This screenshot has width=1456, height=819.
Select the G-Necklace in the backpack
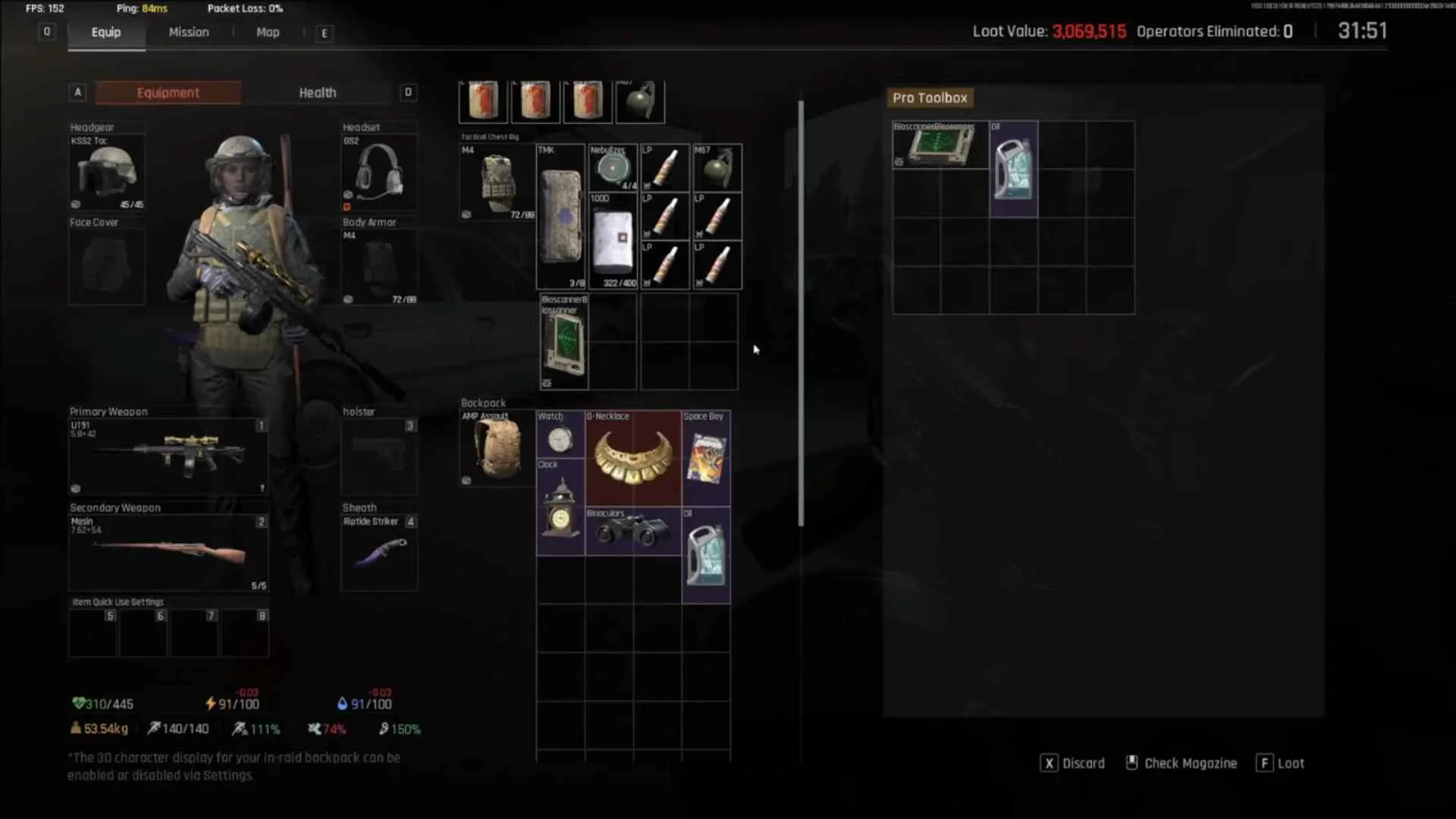pos(633,455)
